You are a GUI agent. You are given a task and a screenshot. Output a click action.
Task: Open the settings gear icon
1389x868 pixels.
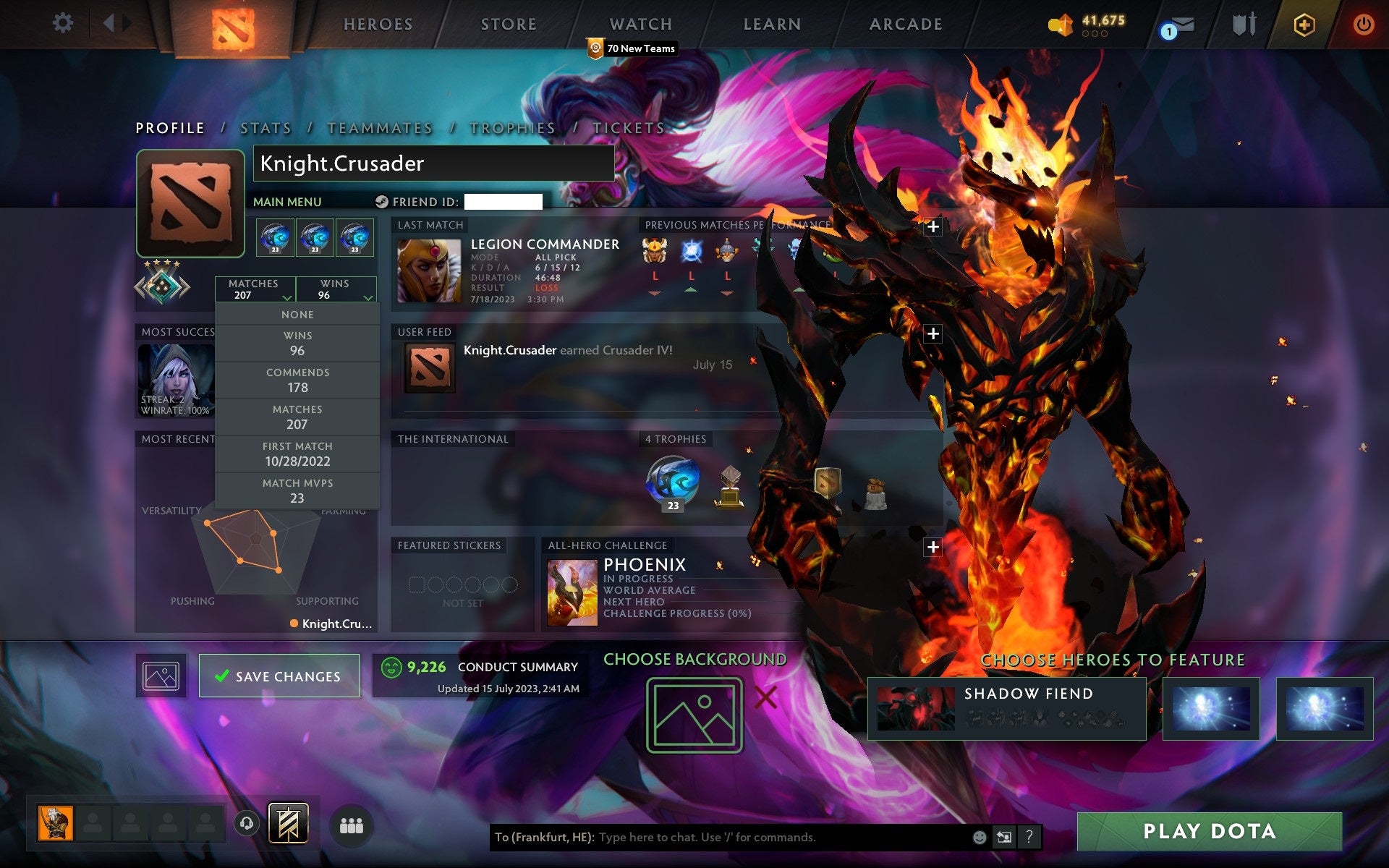pyautogui.click(x=64, y=23)
